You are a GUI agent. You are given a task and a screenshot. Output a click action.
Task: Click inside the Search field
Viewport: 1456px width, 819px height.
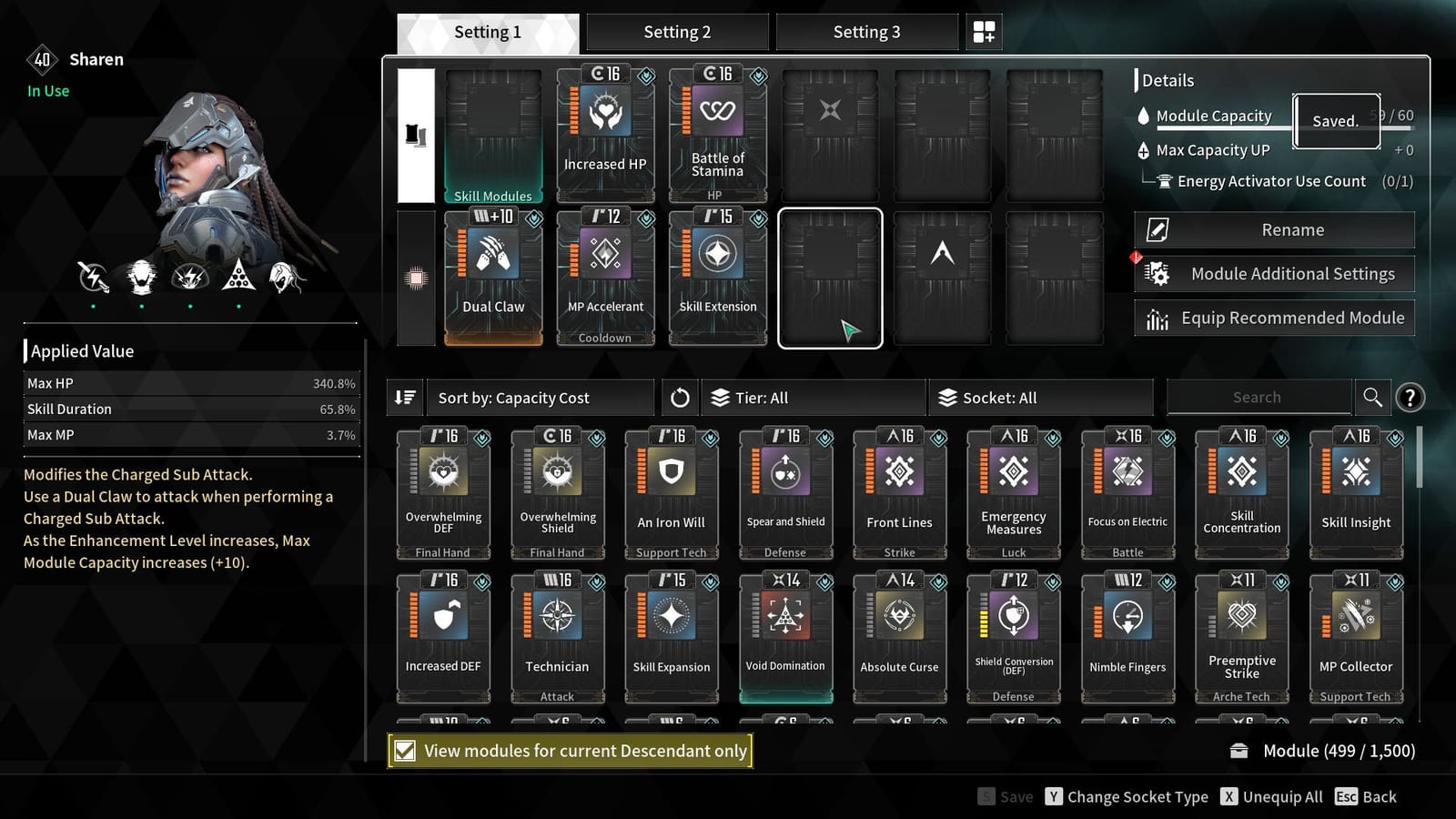[1259, 397]
